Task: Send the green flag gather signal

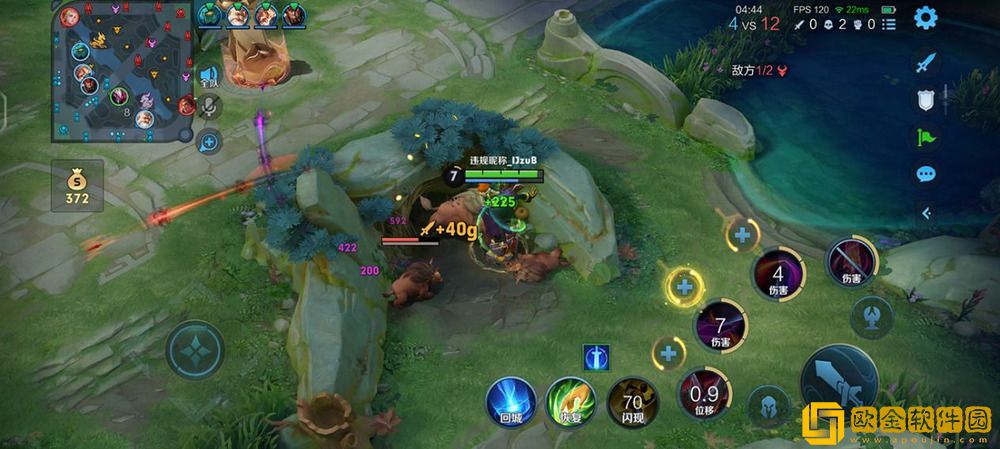Action: click(x=926, y=137)
